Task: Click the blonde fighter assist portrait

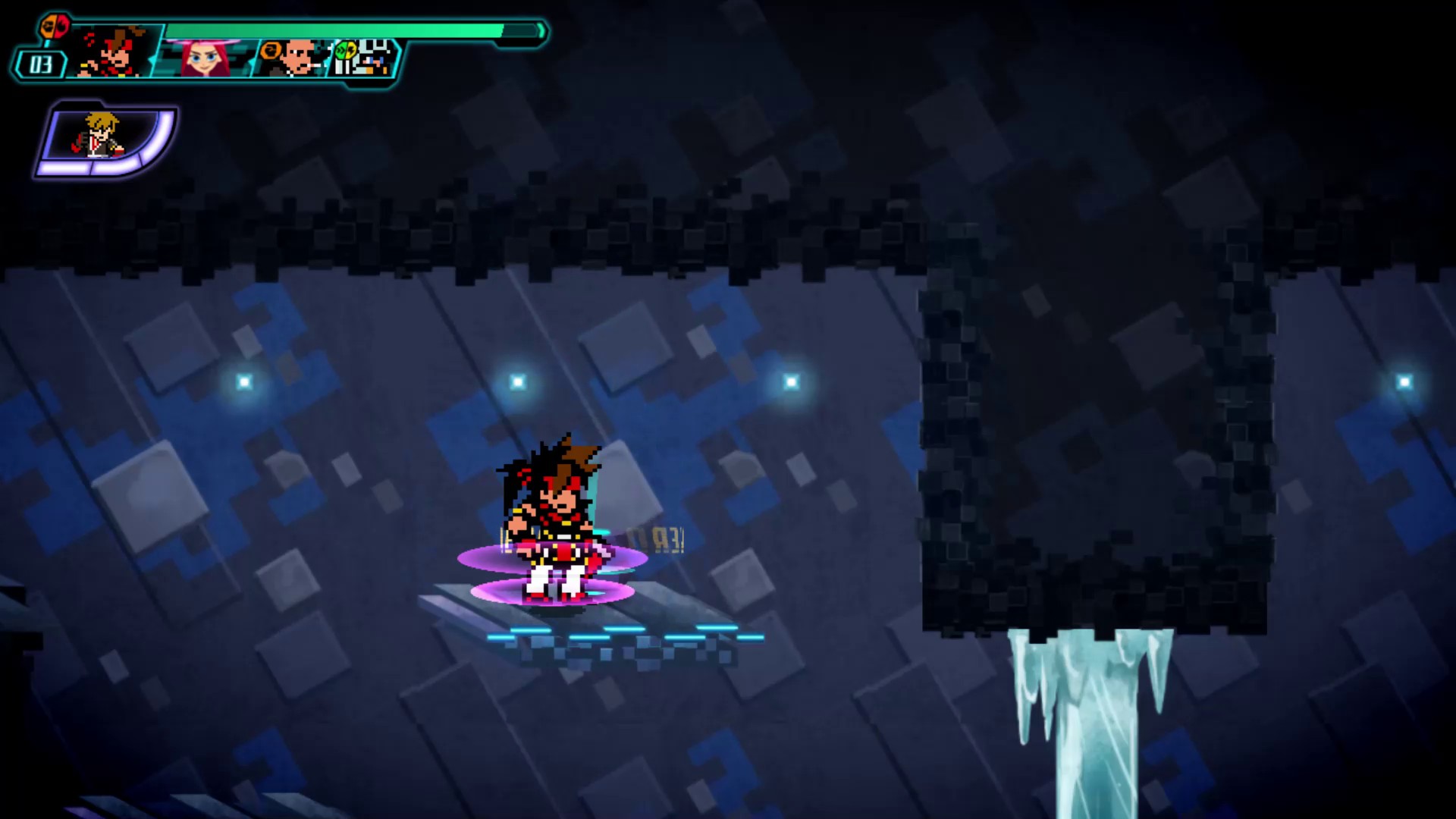Action: click(x=100, y=136)
